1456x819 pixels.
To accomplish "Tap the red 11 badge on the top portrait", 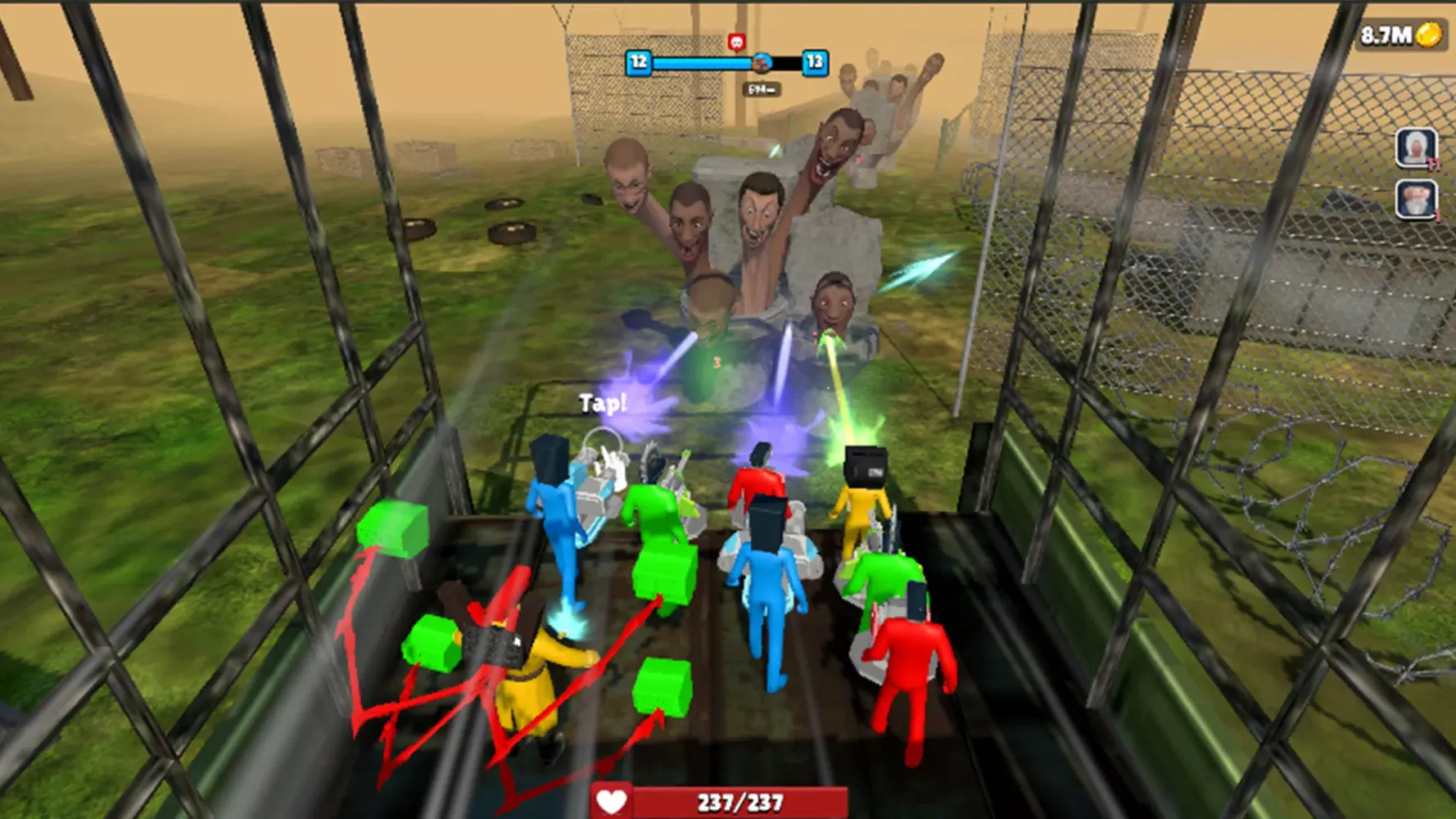I will tap(1433, 164).
